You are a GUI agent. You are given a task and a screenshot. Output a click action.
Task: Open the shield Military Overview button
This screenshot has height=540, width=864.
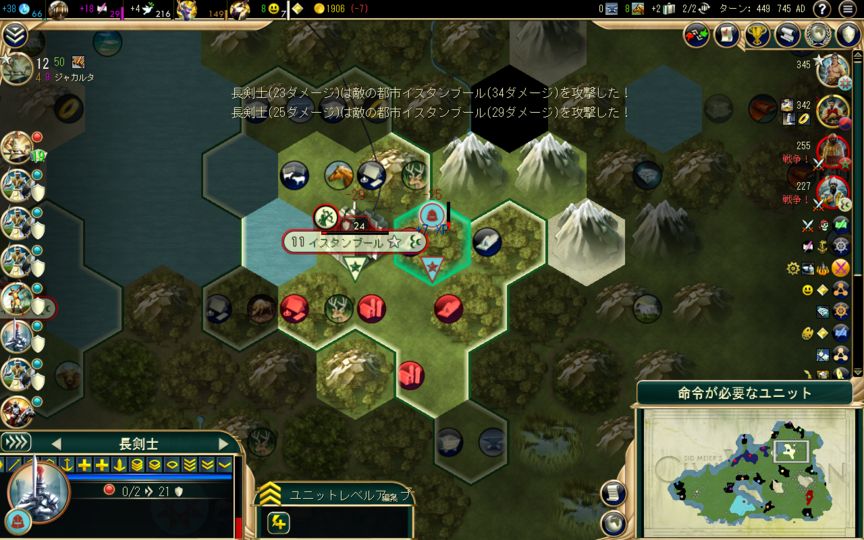click(848, 35)
